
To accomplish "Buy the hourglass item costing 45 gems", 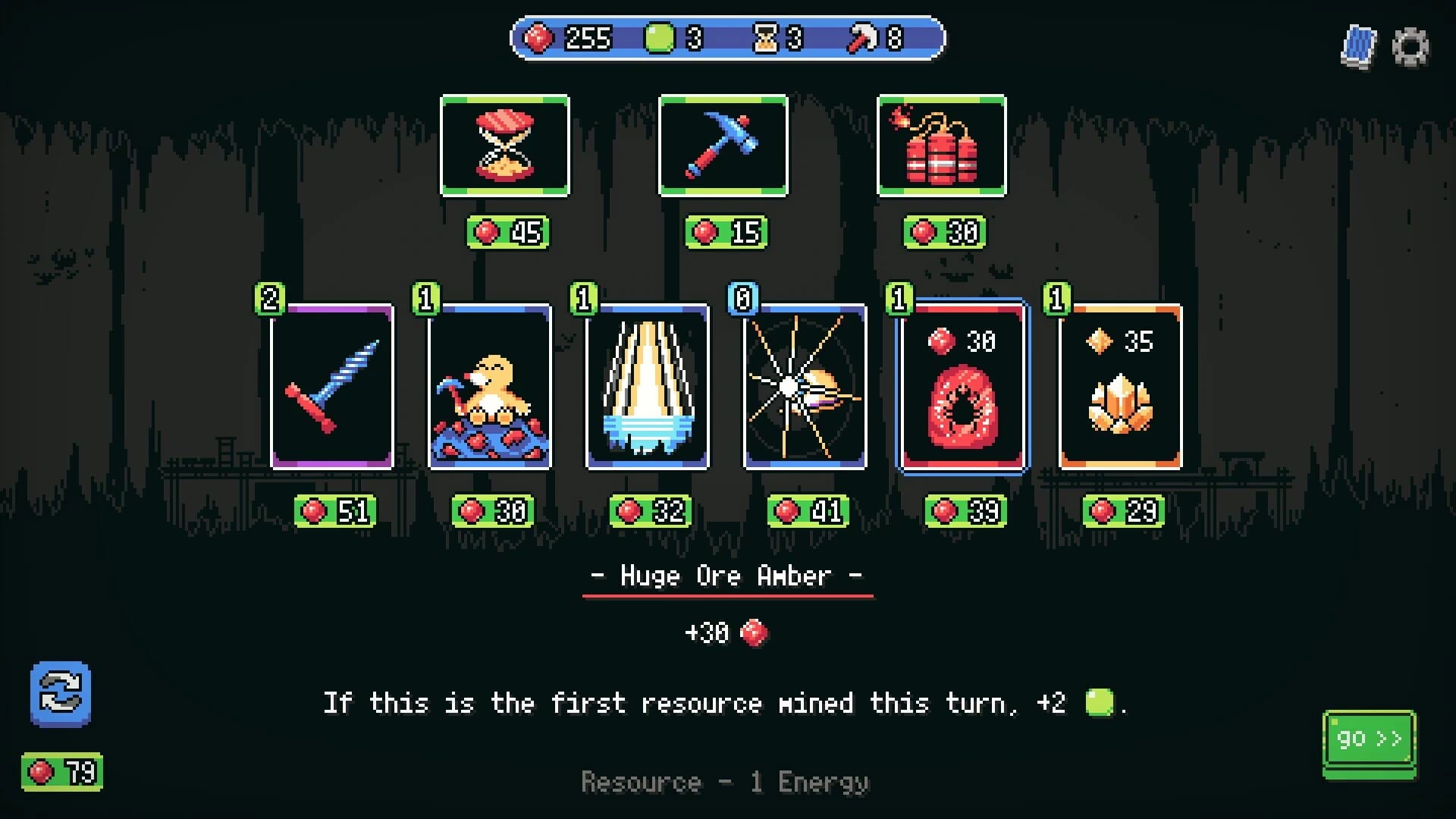I will (504, 146).
